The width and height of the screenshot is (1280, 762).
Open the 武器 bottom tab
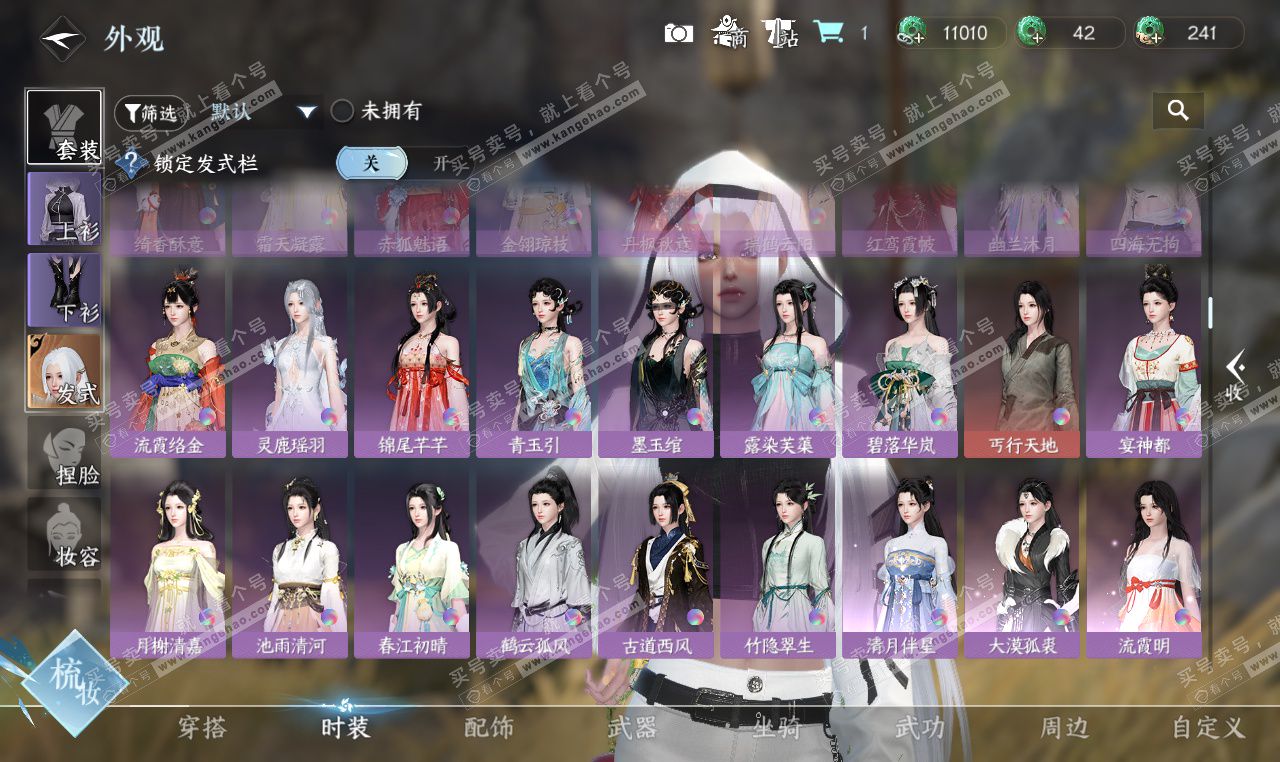632,728
